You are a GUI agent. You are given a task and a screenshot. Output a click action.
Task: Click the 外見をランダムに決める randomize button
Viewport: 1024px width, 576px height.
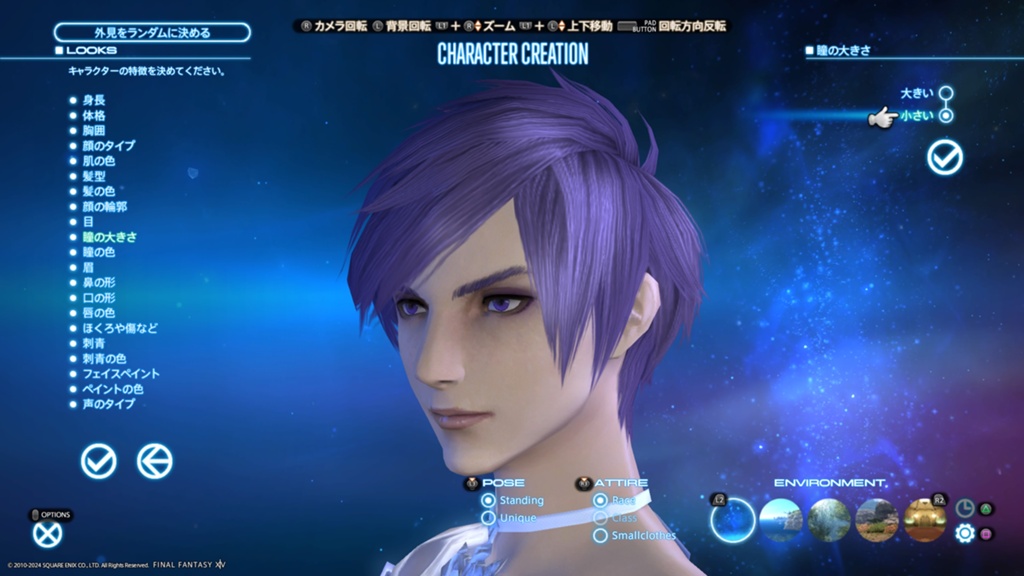click(152, 32)
